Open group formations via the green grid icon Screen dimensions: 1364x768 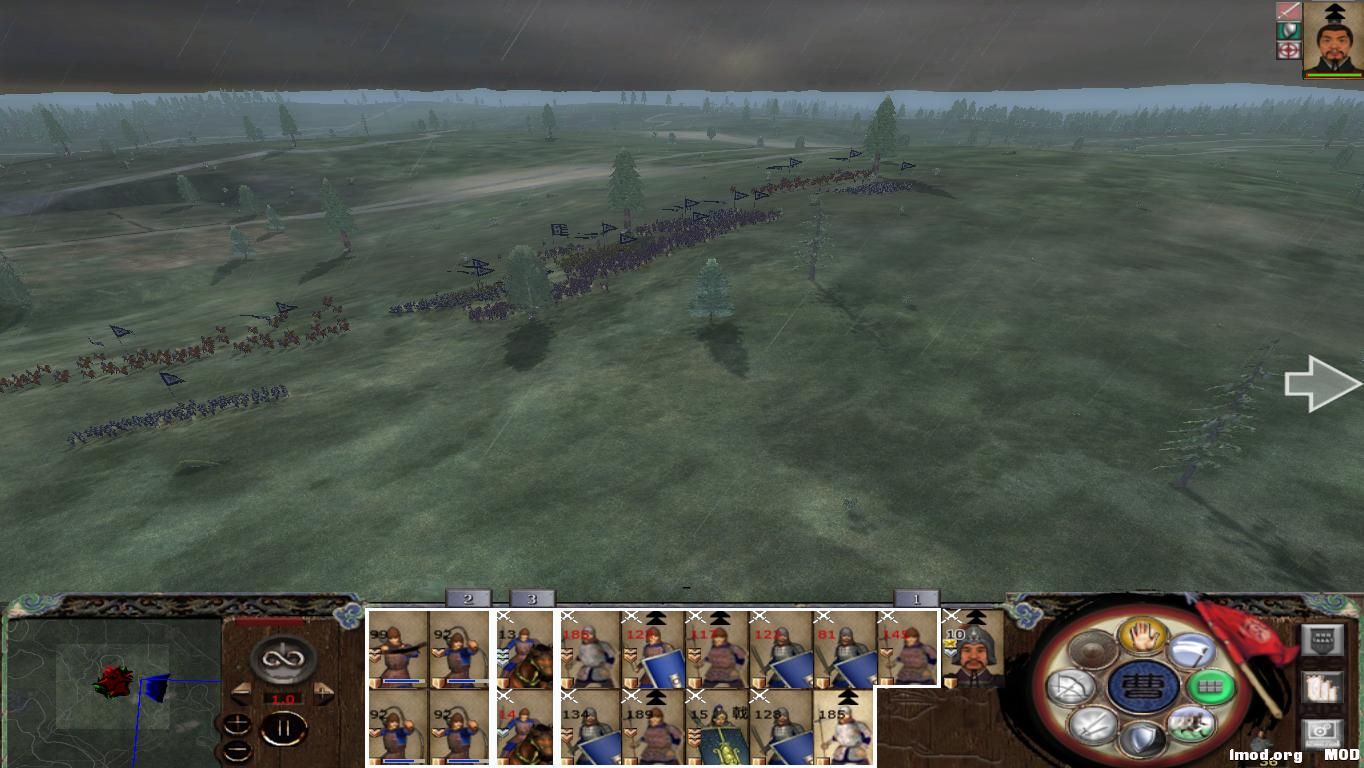[x=1211, y=687]
